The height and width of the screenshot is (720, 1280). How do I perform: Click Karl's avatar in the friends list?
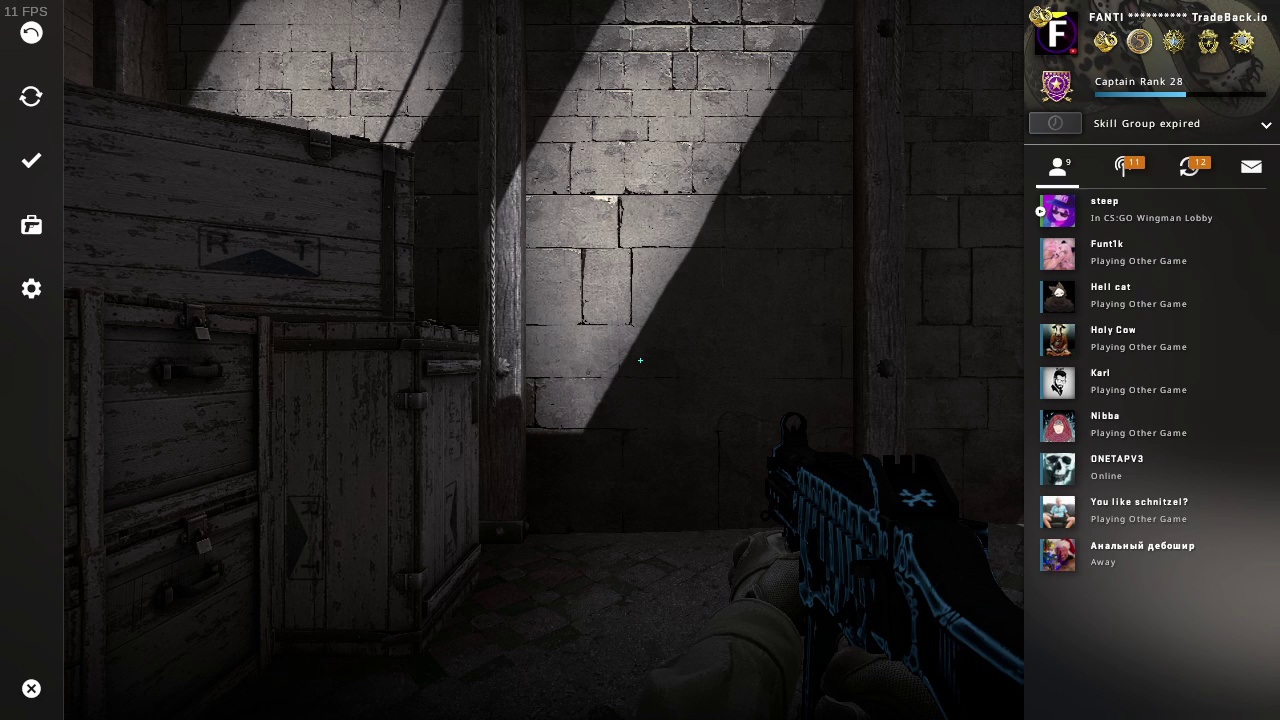click(x=1057, y=383)
